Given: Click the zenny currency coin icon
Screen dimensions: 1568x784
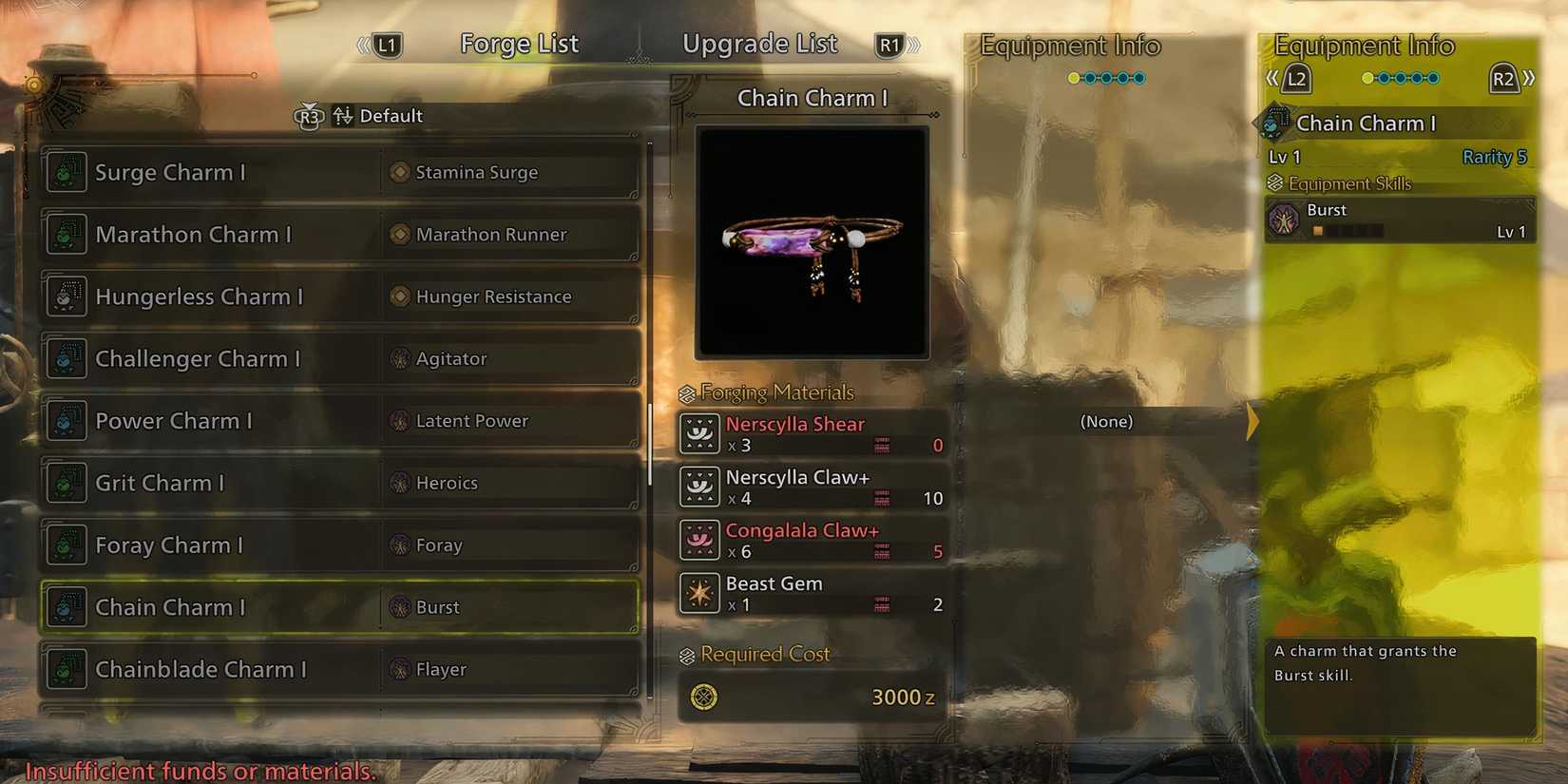Looking at the screenshot, I should [x=703, y=697].
